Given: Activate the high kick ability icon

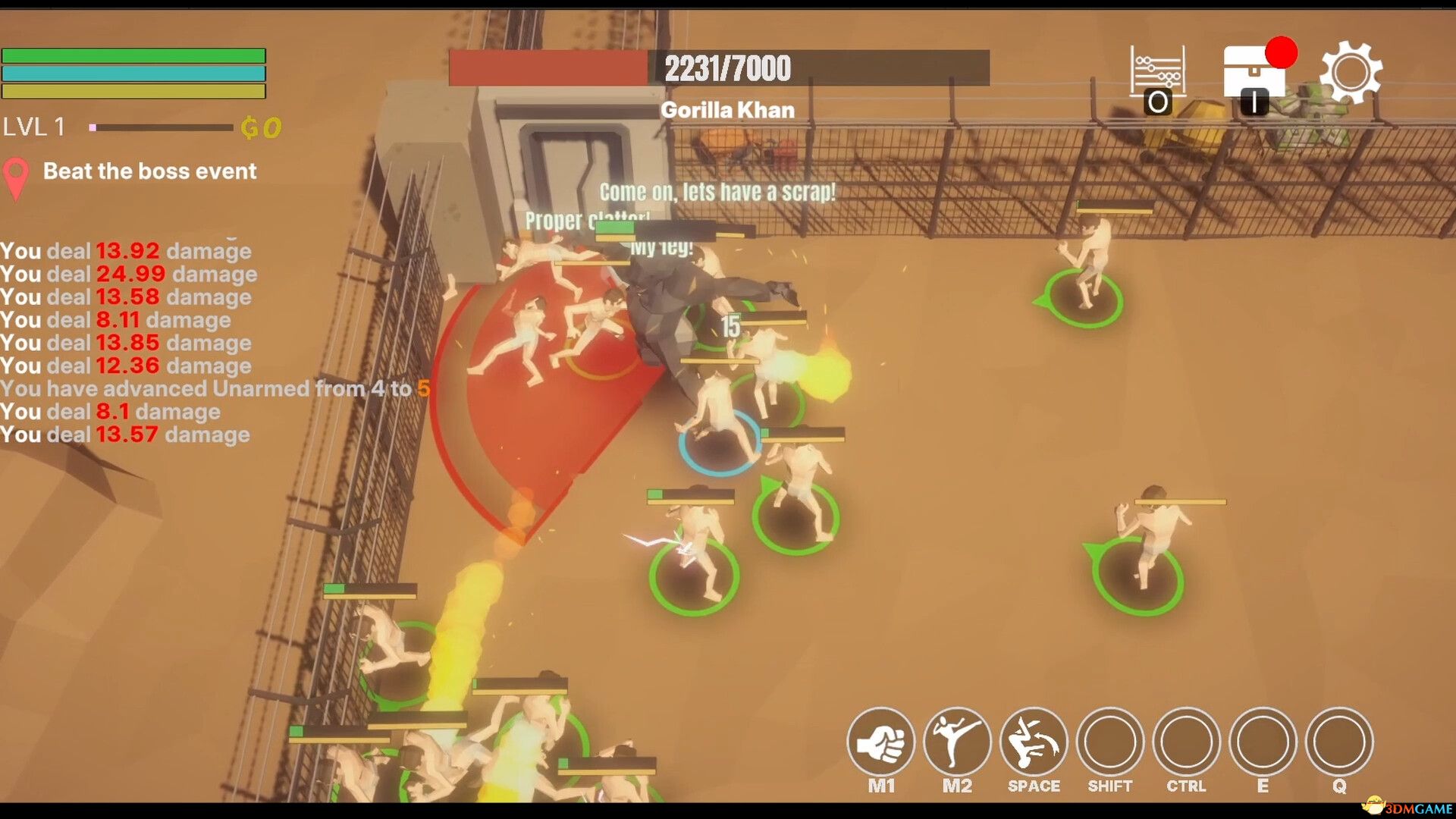Looking at the screenshot, I should click(957, 742).
